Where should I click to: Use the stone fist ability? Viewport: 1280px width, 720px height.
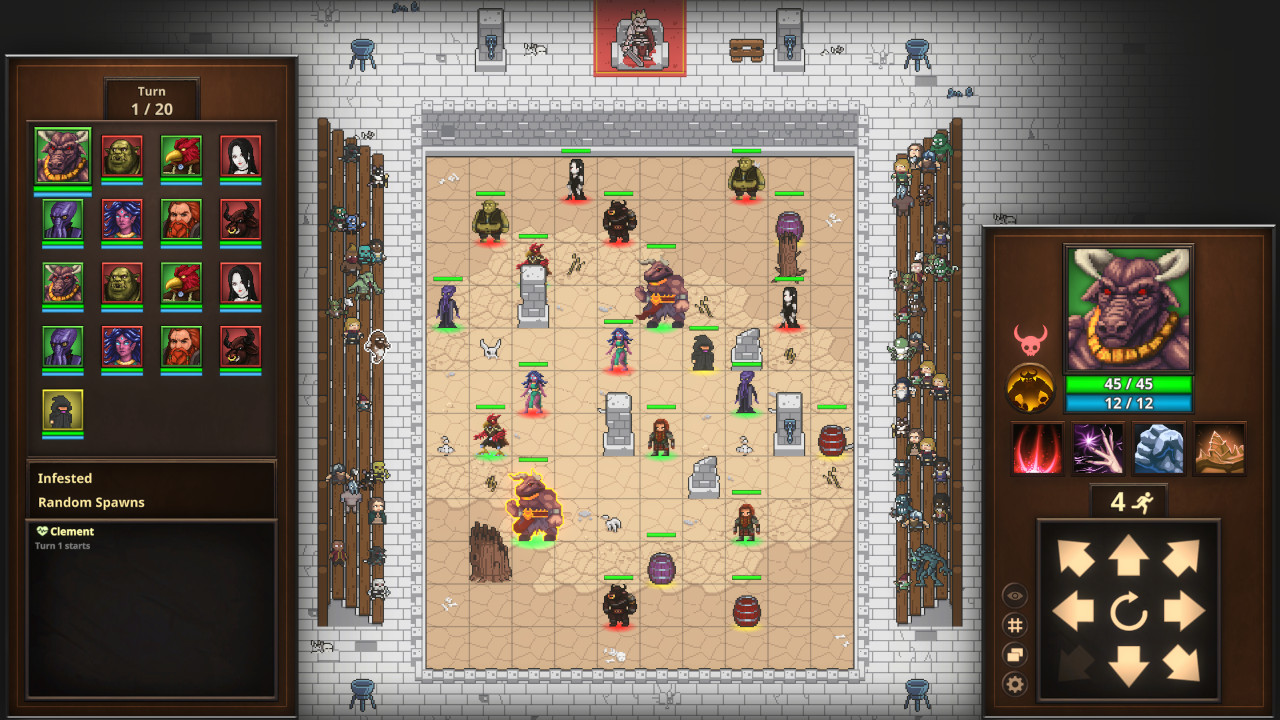point(1157,449)
